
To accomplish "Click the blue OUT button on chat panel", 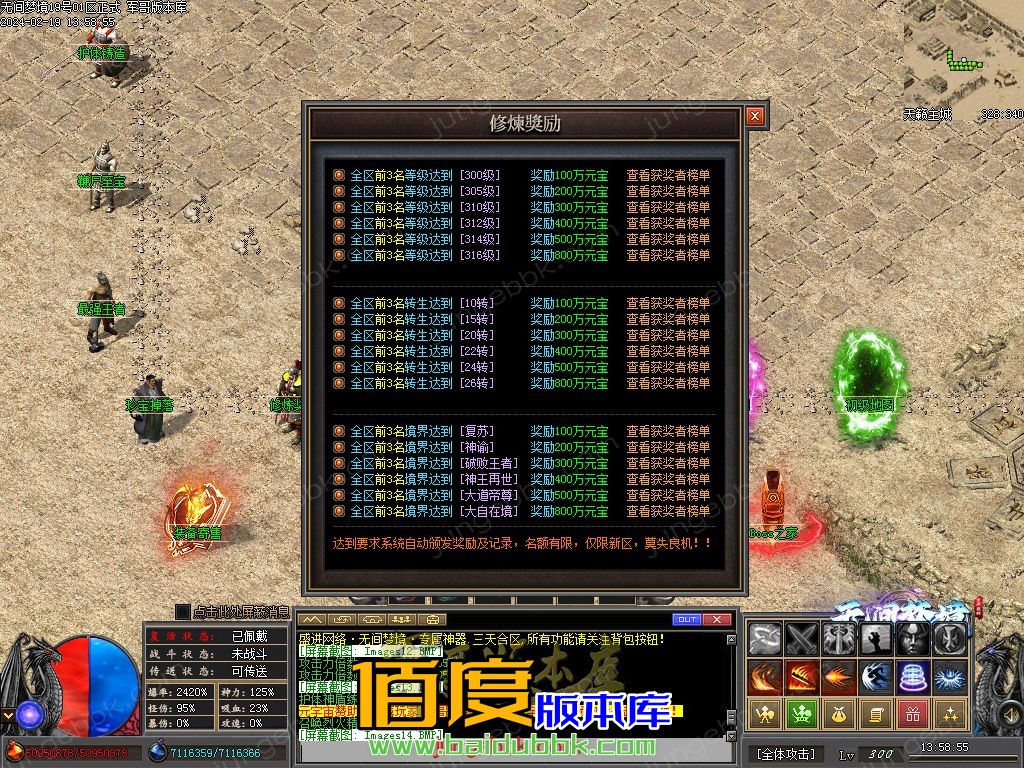I will pos(686,620).
